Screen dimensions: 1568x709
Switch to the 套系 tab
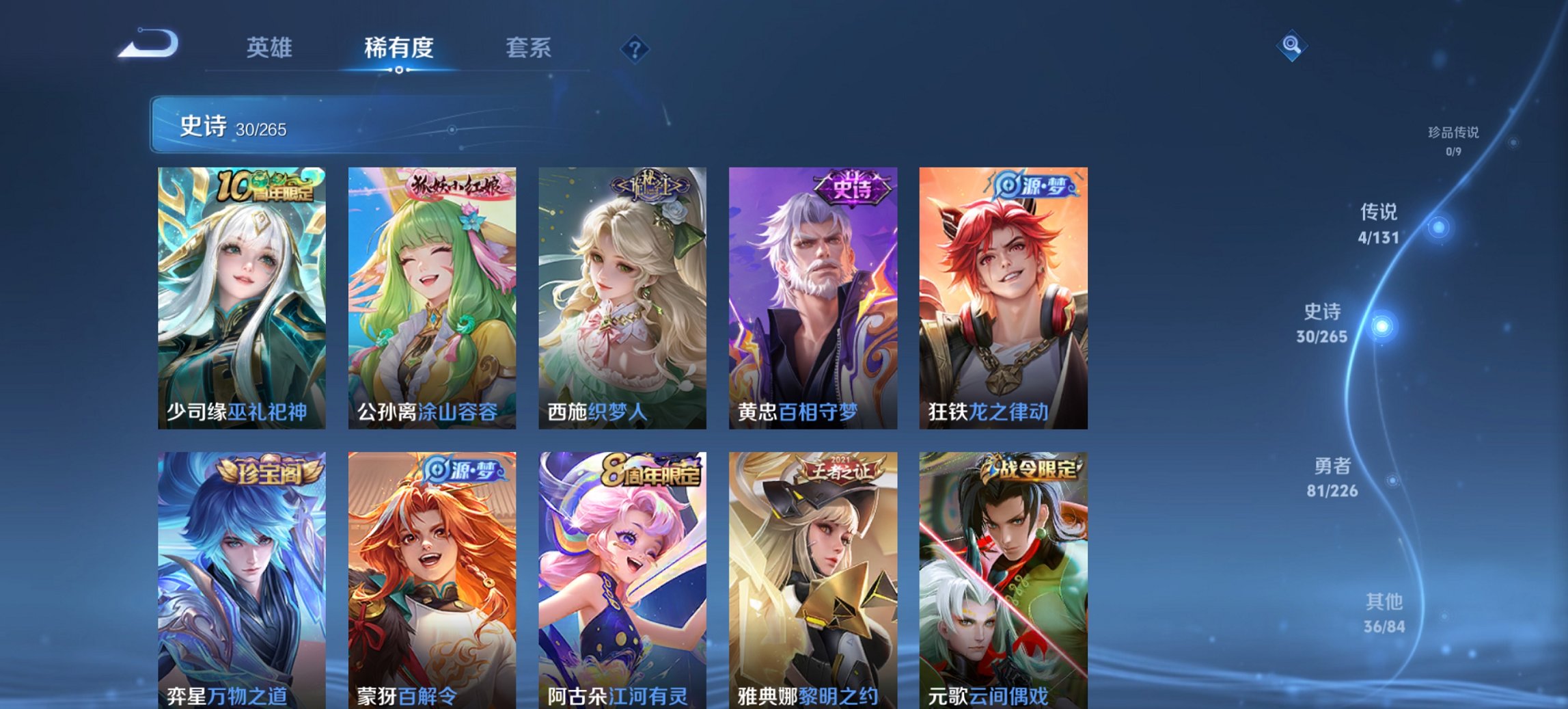[528, 48]
